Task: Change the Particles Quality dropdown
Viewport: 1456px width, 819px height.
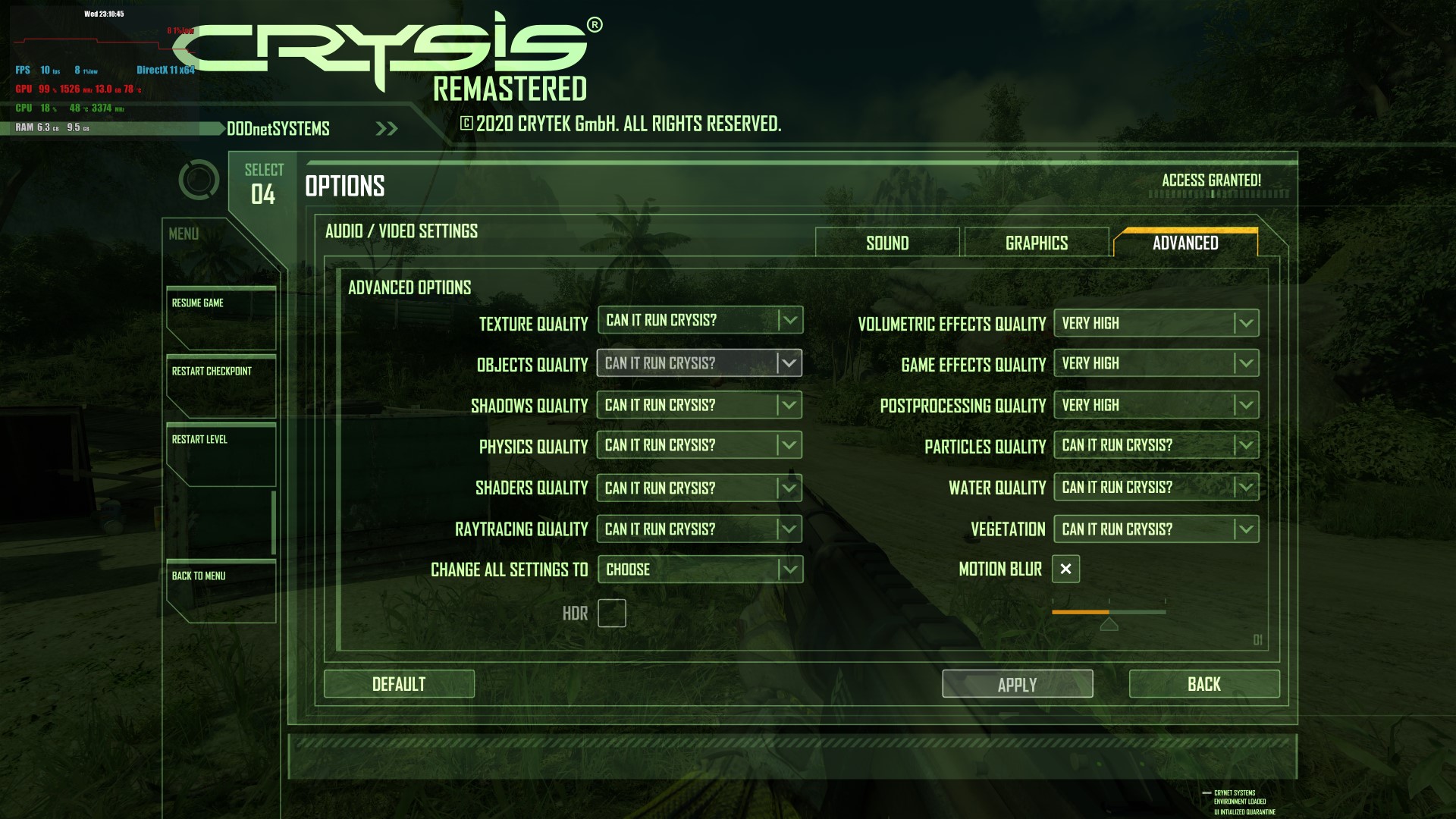Action: coord(1156,445)
